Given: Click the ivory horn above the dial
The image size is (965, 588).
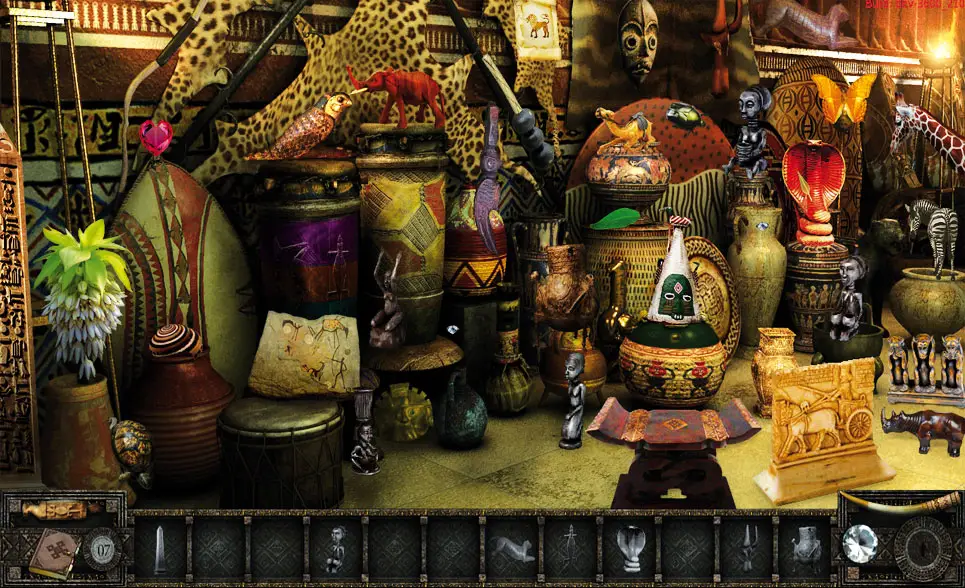Looking at the screenshot, I should [x=898, y=502].
